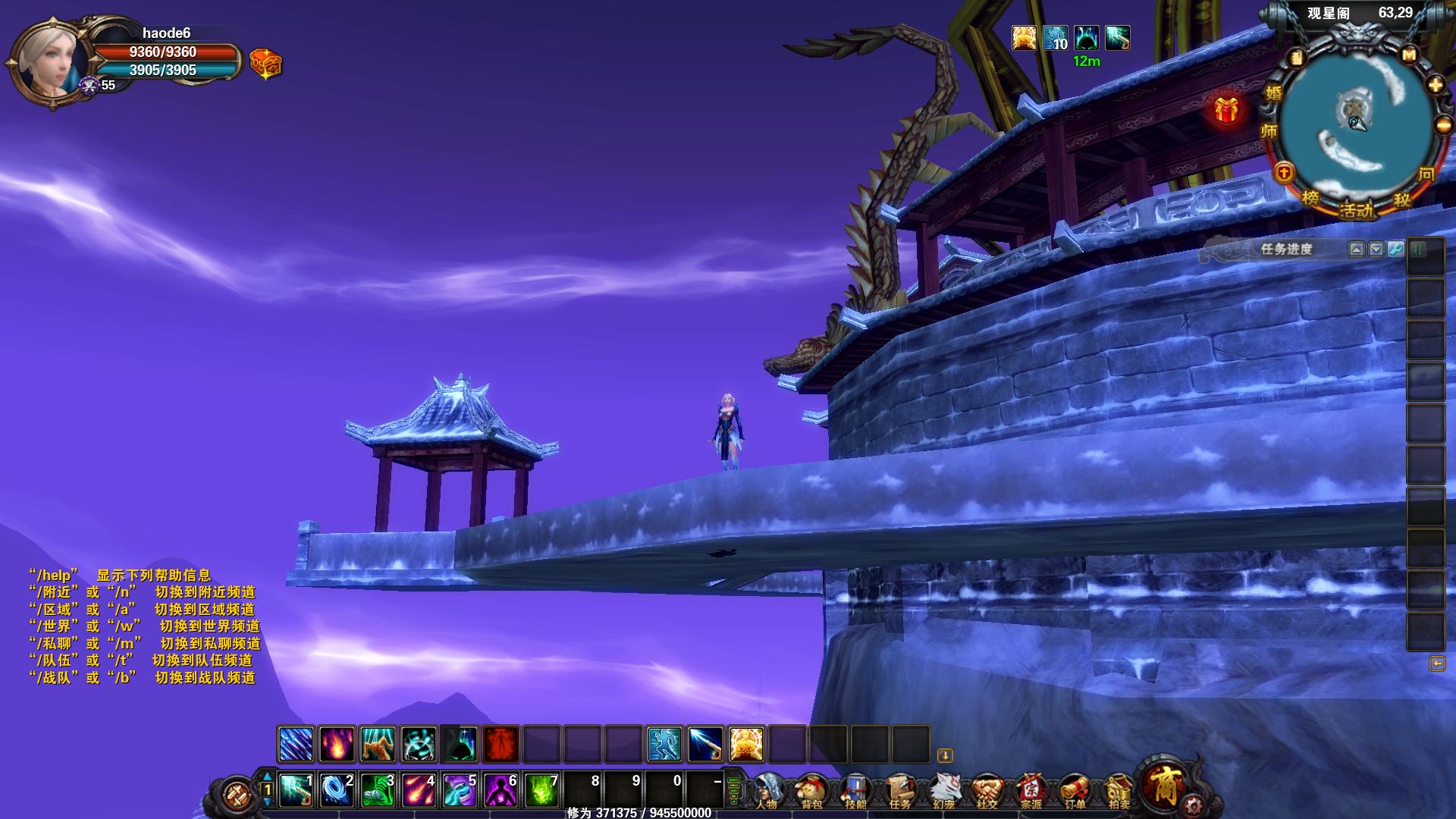The width and height of the screenshot is (1456, 819).
Task: Open the 活动 events menu
Action: click(x=1357, y=210)
